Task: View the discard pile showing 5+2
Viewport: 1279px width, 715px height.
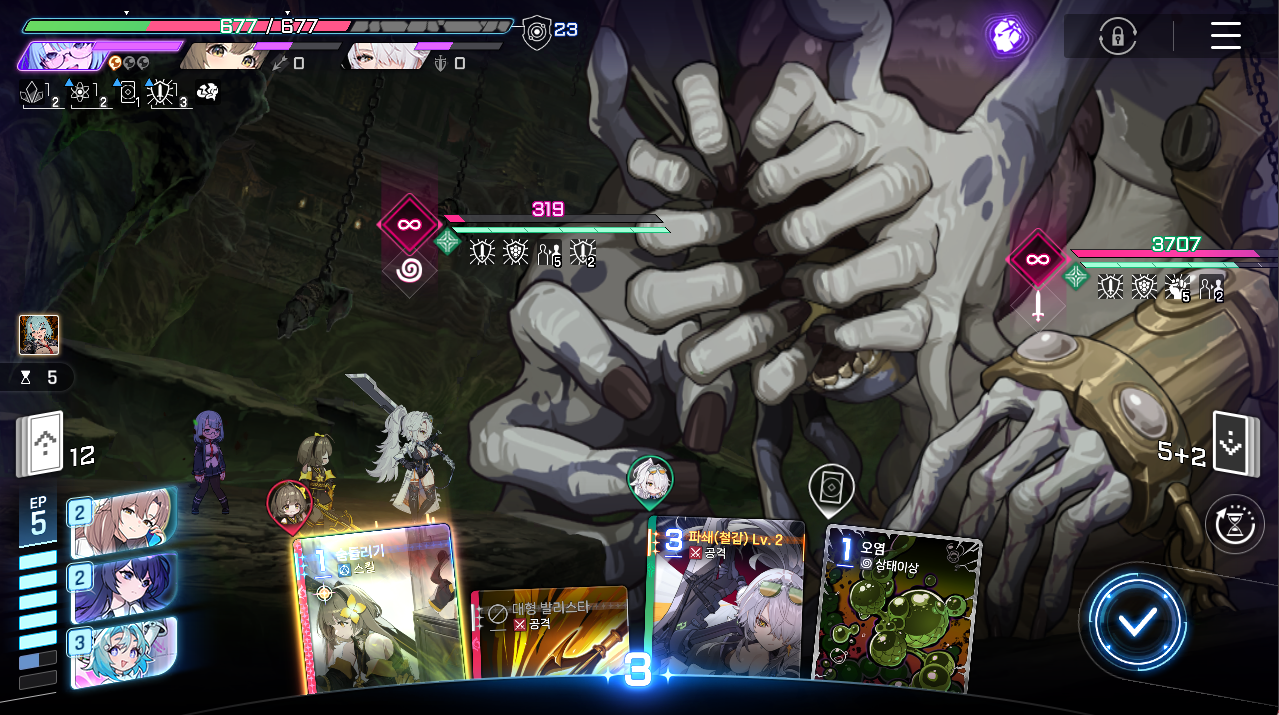Action: coord(1229,444)
